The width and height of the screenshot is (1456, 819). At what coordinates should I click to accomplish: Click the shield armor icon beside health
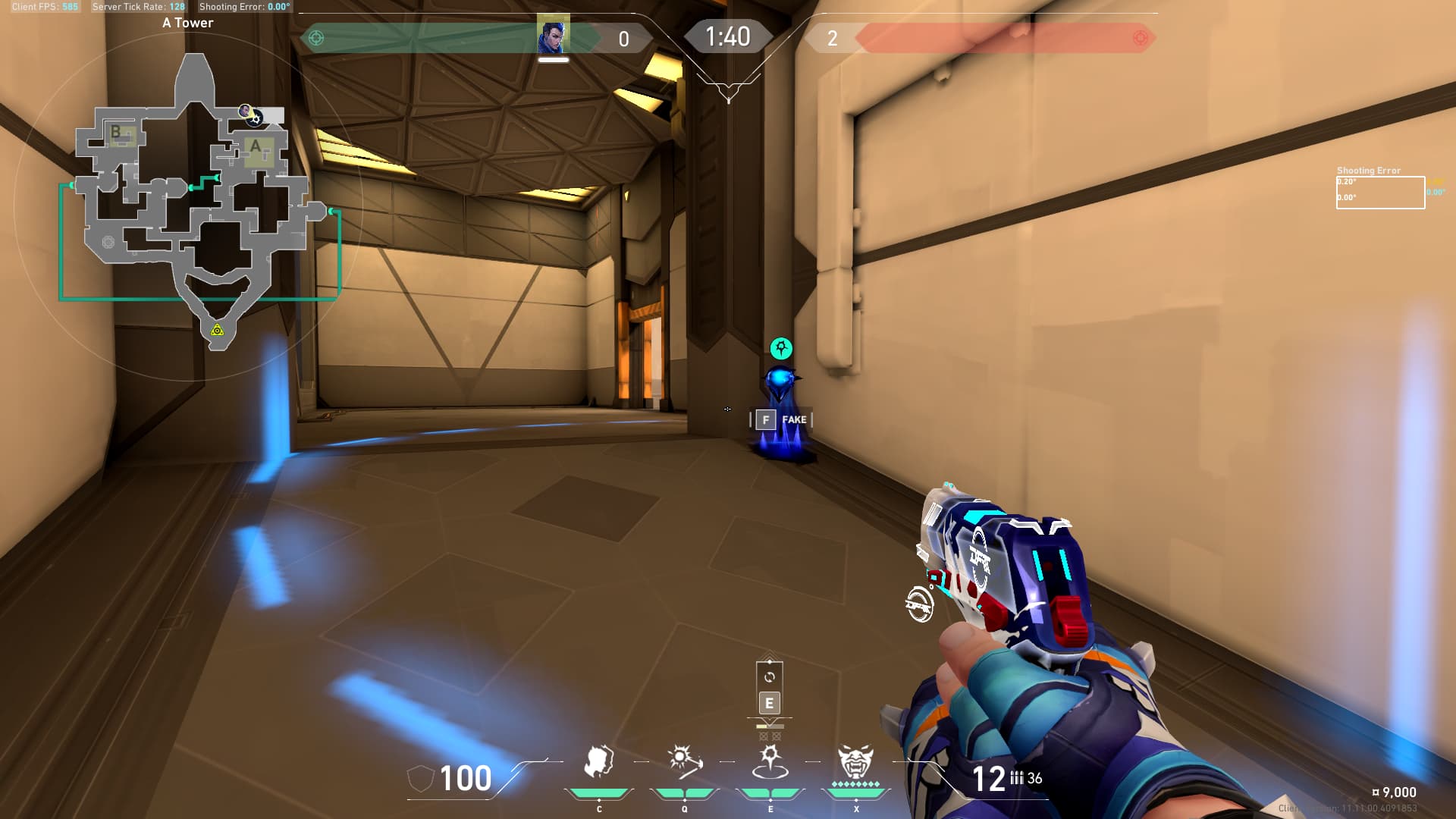coord(420,779)
